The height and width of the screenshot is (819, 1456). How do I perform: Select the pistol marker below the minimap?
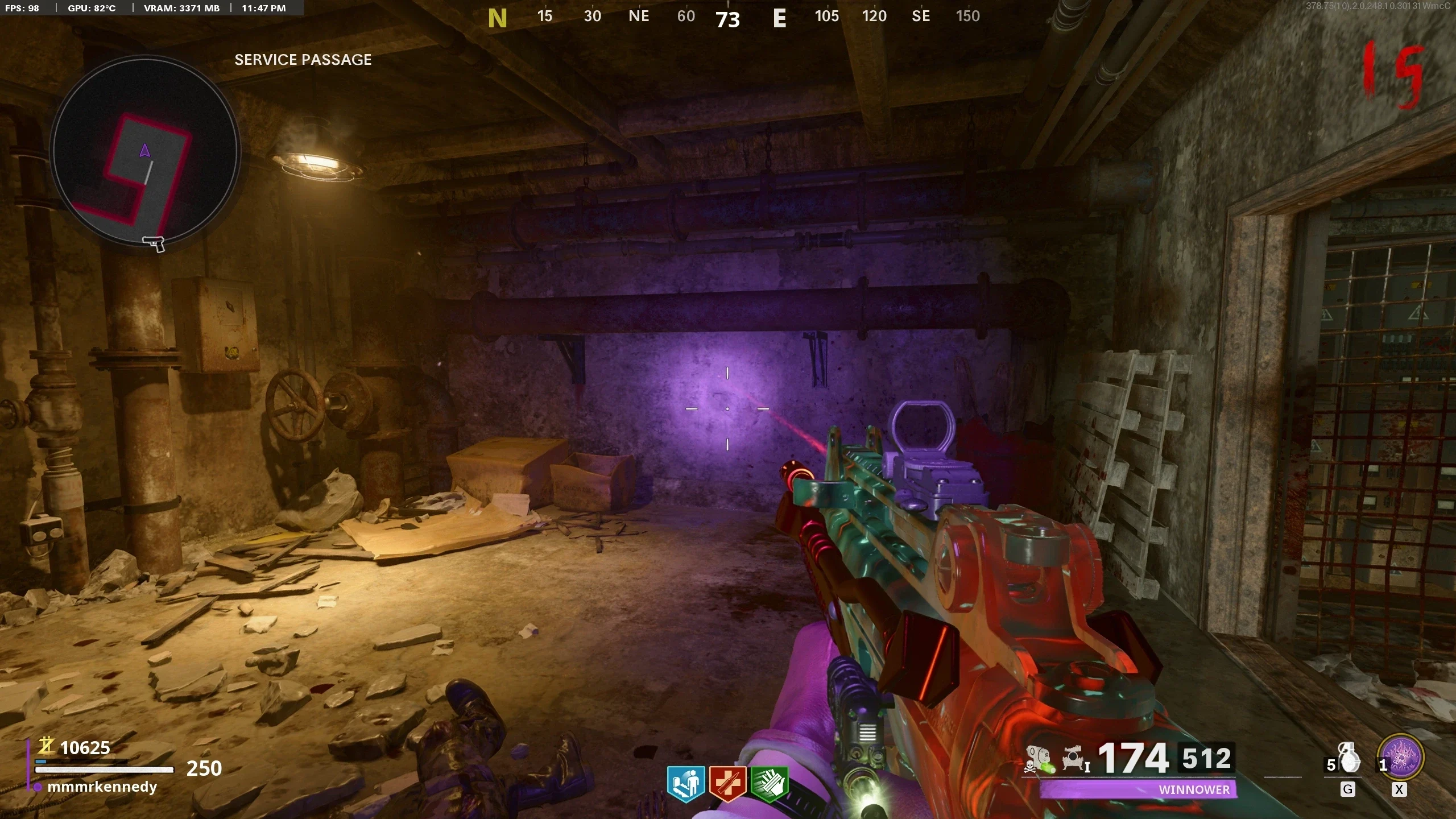point(154,244)
